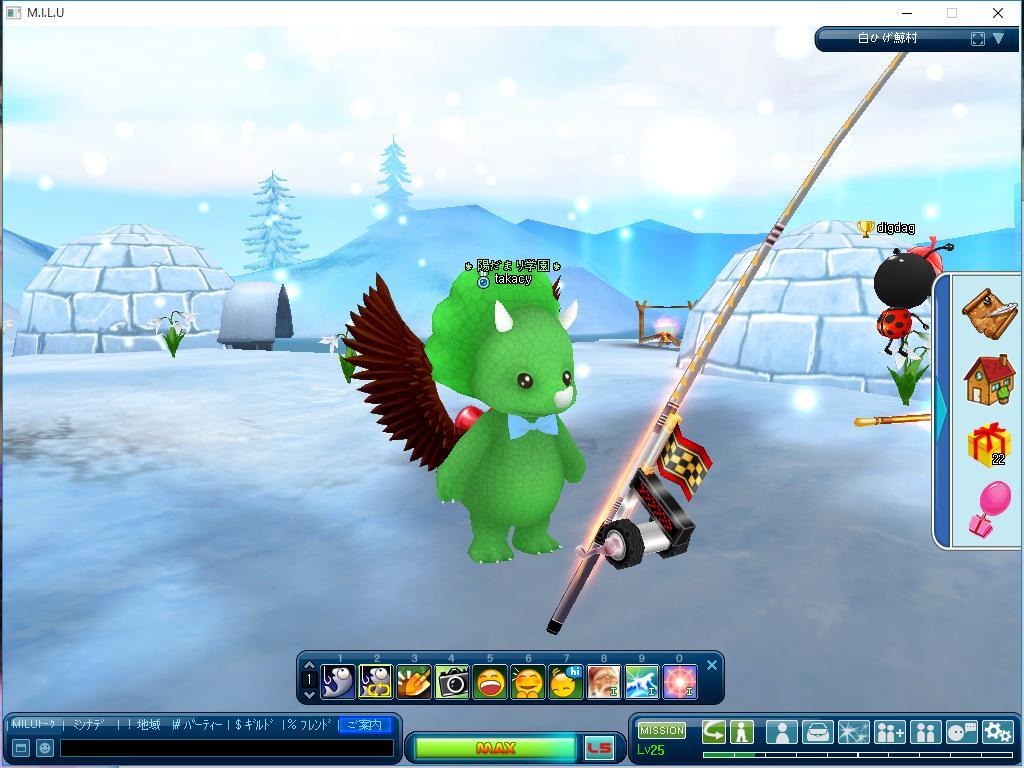Close the M.I.L.U game window
This screenshot has width=1024, height=768.
coord(997,13)
